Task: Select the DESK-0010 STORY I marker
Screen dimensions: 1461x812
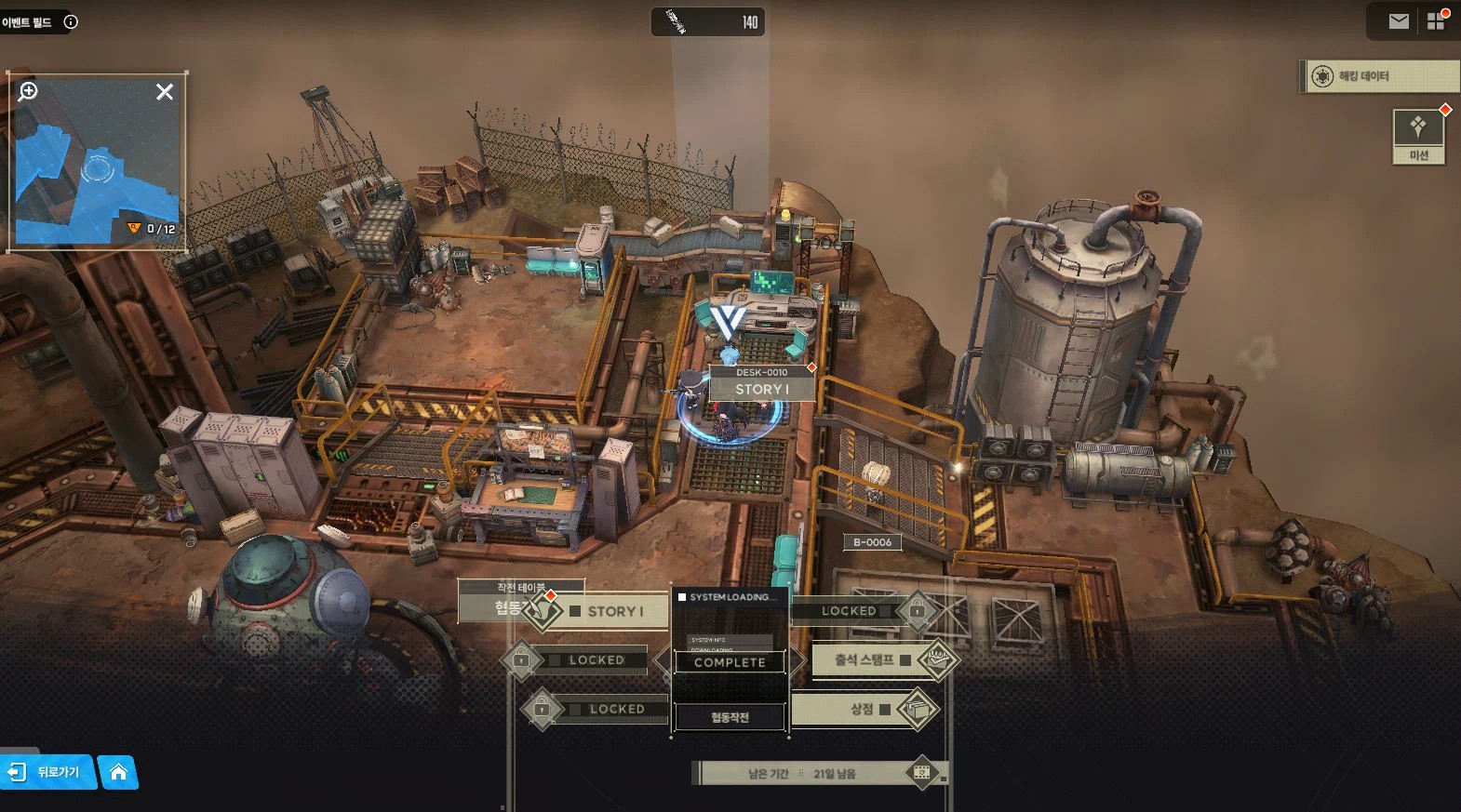Action: (x=762, y=382)
